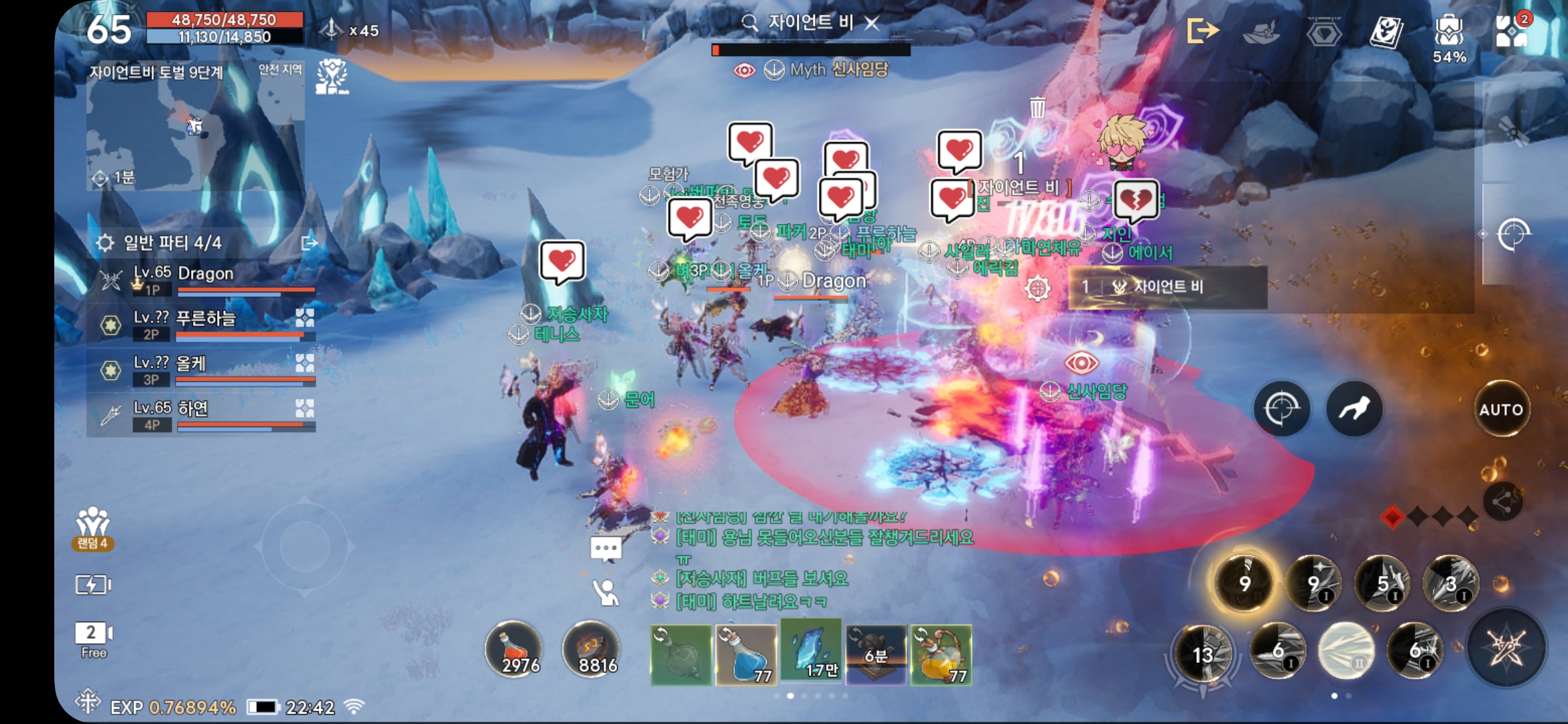This screenshot has width=1568, height=724.
Task: Tap the dodge dash arrow button
Action: 1354,408
